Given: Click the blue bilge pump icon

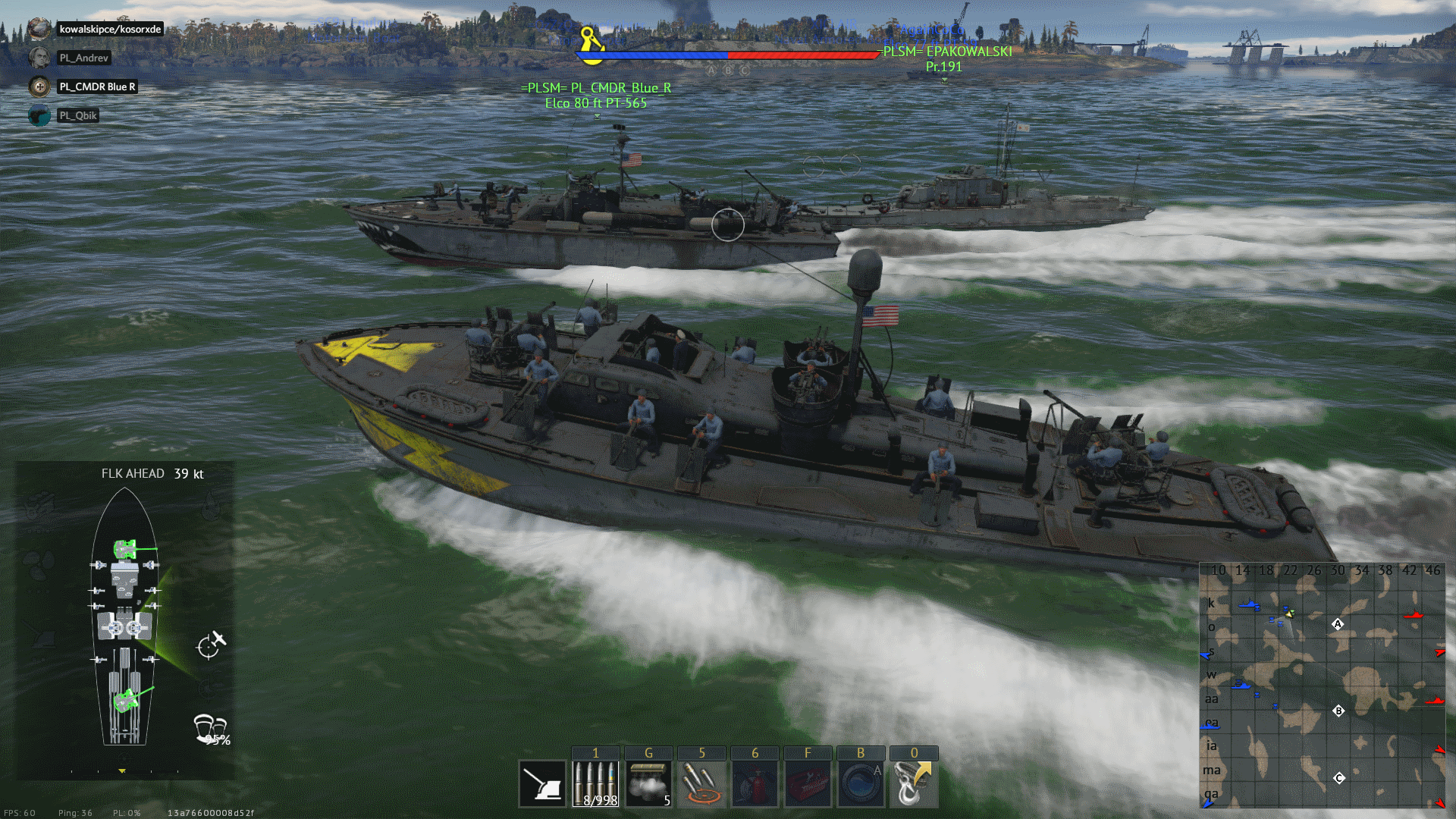Looking at the screenshot, I should pos(861,783).
